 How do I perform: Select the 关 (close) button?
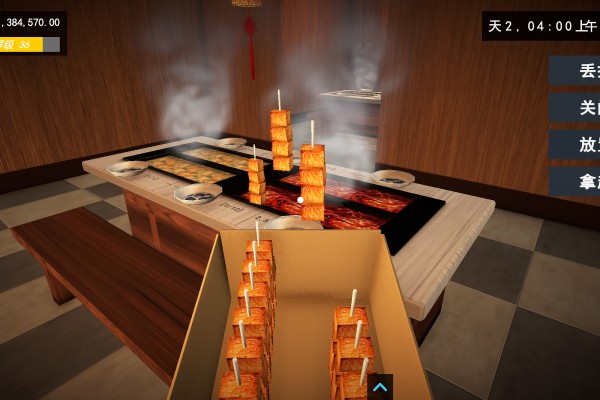[x=576, y=108]
